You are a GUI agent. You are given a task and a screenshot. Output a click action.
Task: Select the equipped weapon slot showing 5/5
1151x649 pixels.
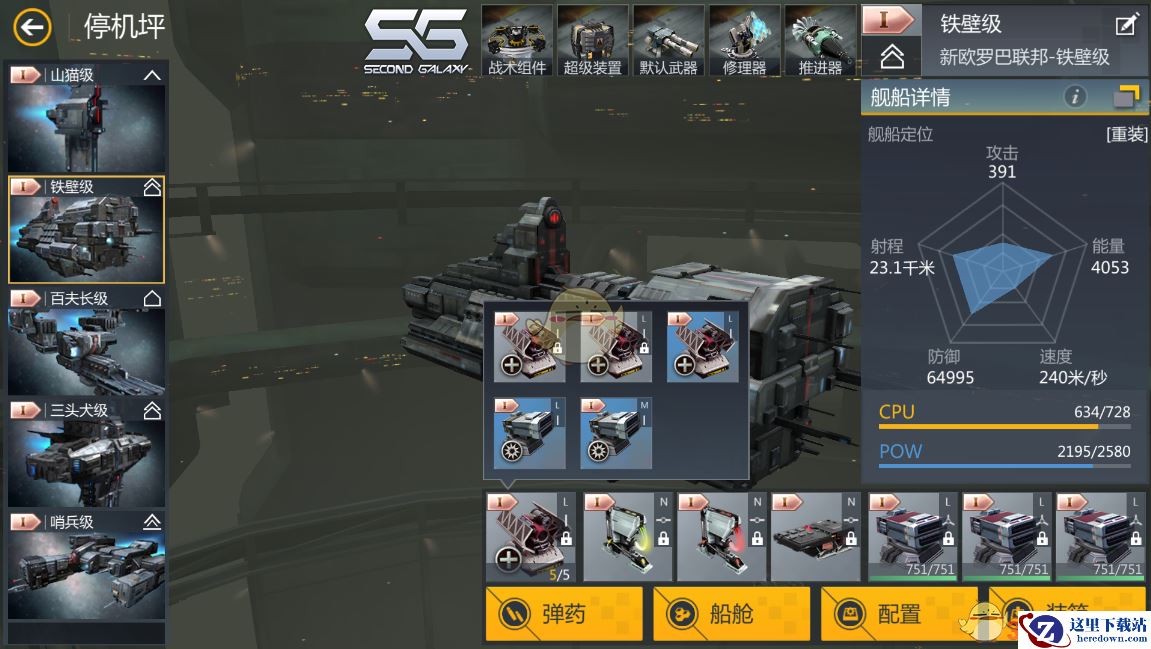coord(529,537)
